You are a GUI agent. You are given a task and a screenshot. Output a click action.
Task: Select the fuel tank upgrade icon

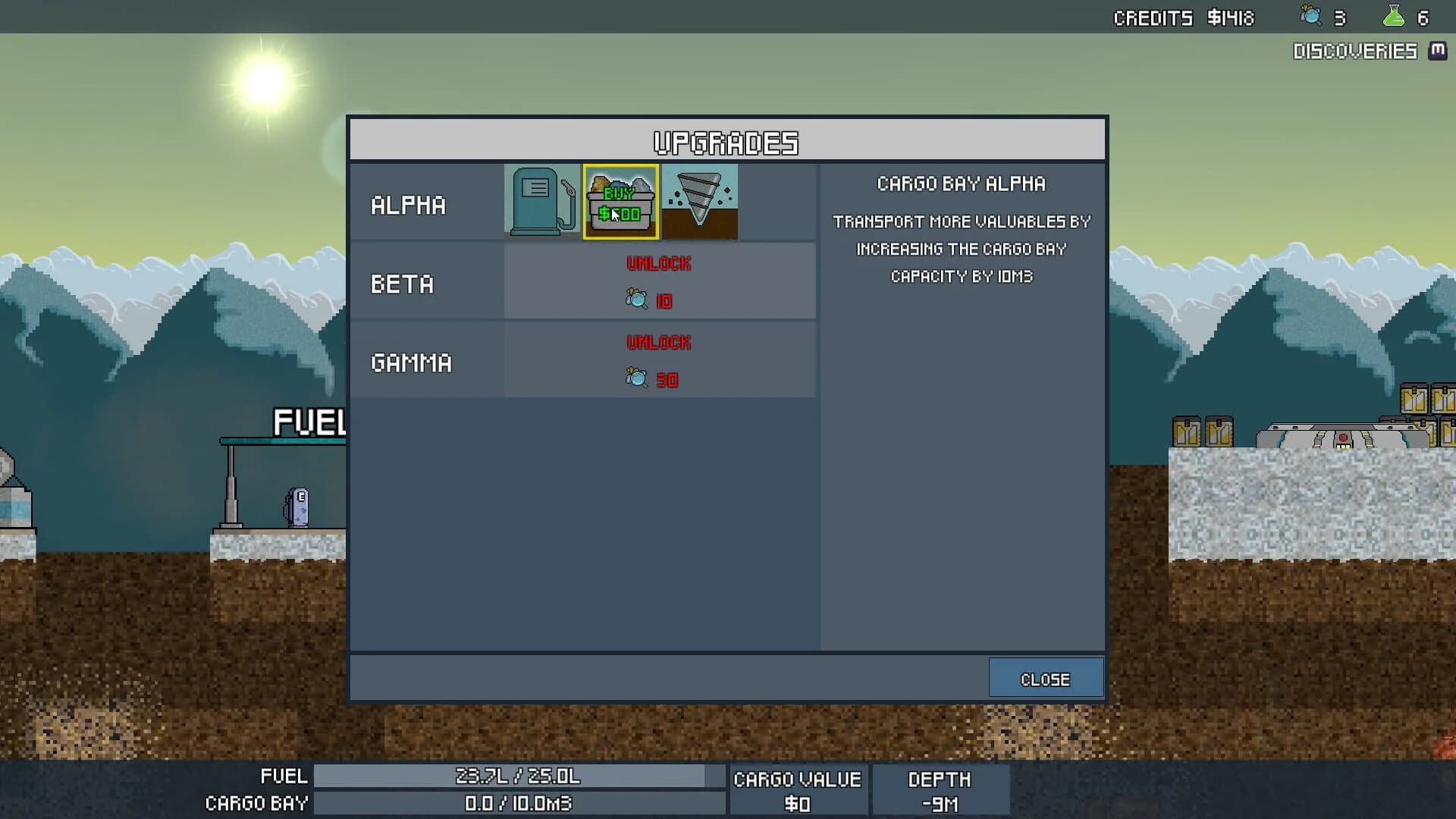pyautogui.click(x=541, y=201)
